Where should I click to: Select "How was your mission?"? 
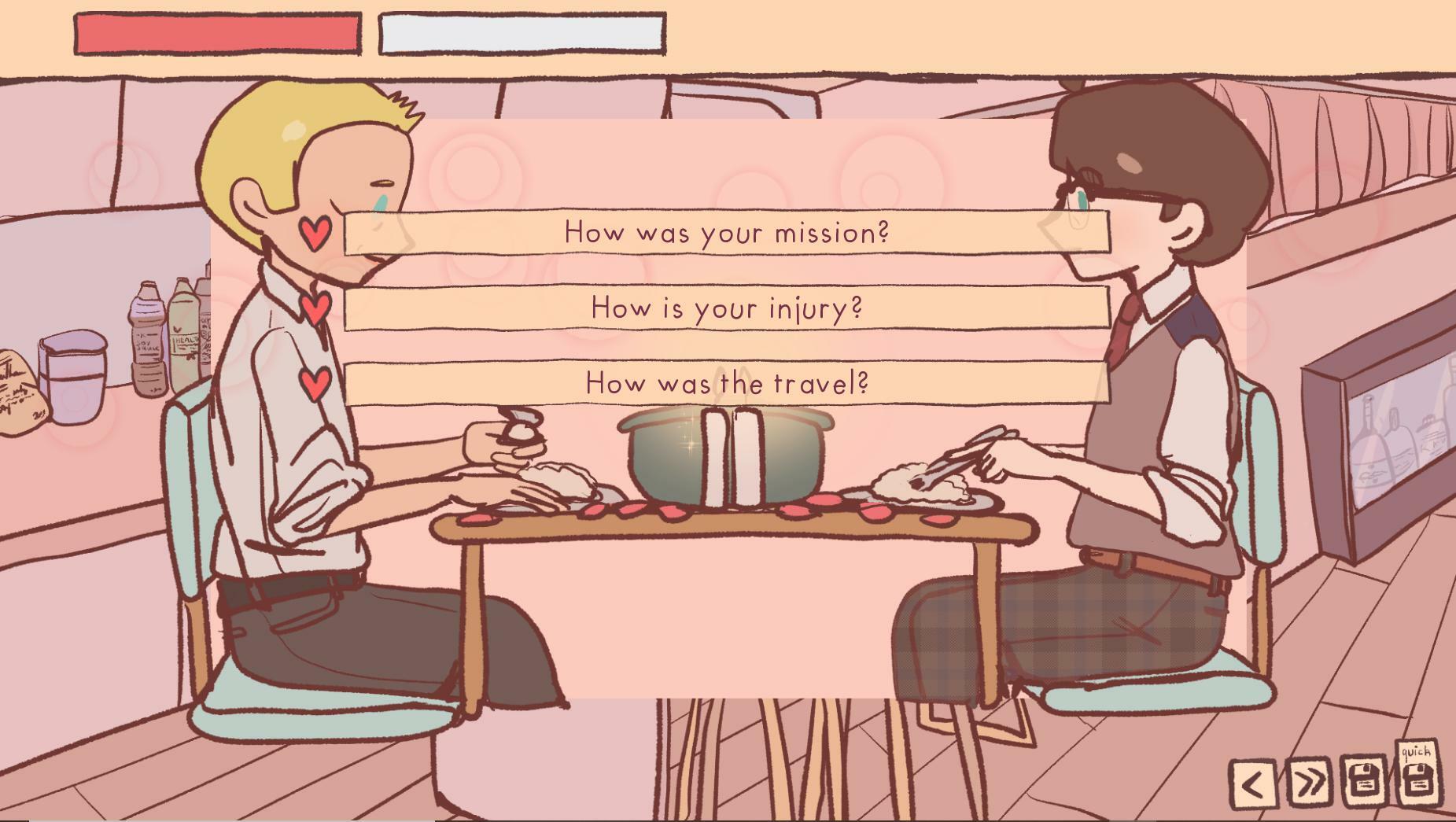(x=725, y=231)
